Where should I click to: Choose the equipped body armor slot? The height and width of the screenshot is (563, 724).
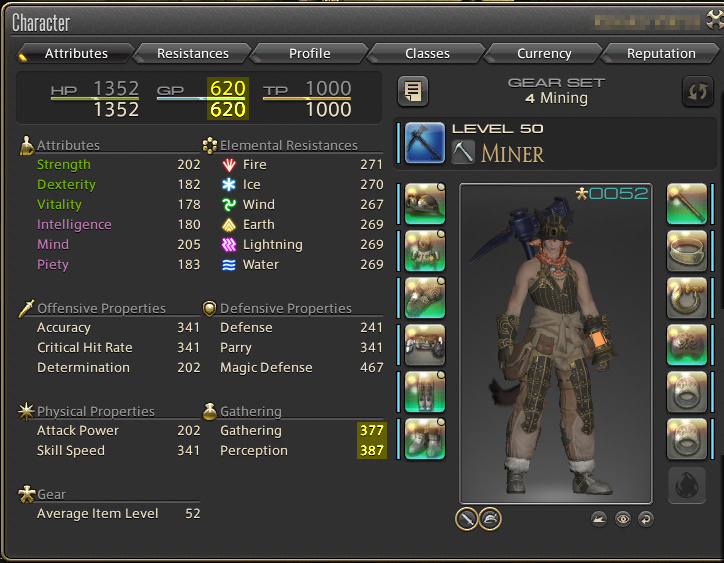click(425, 251)
